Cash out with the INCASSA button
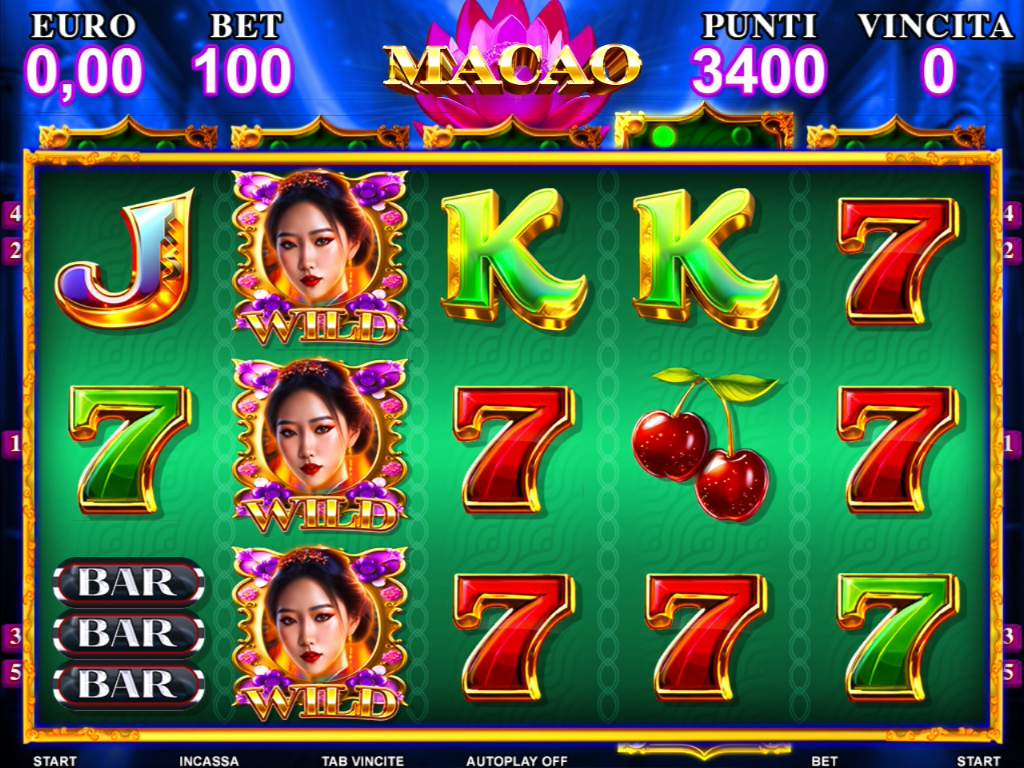 tap(209, 761)
